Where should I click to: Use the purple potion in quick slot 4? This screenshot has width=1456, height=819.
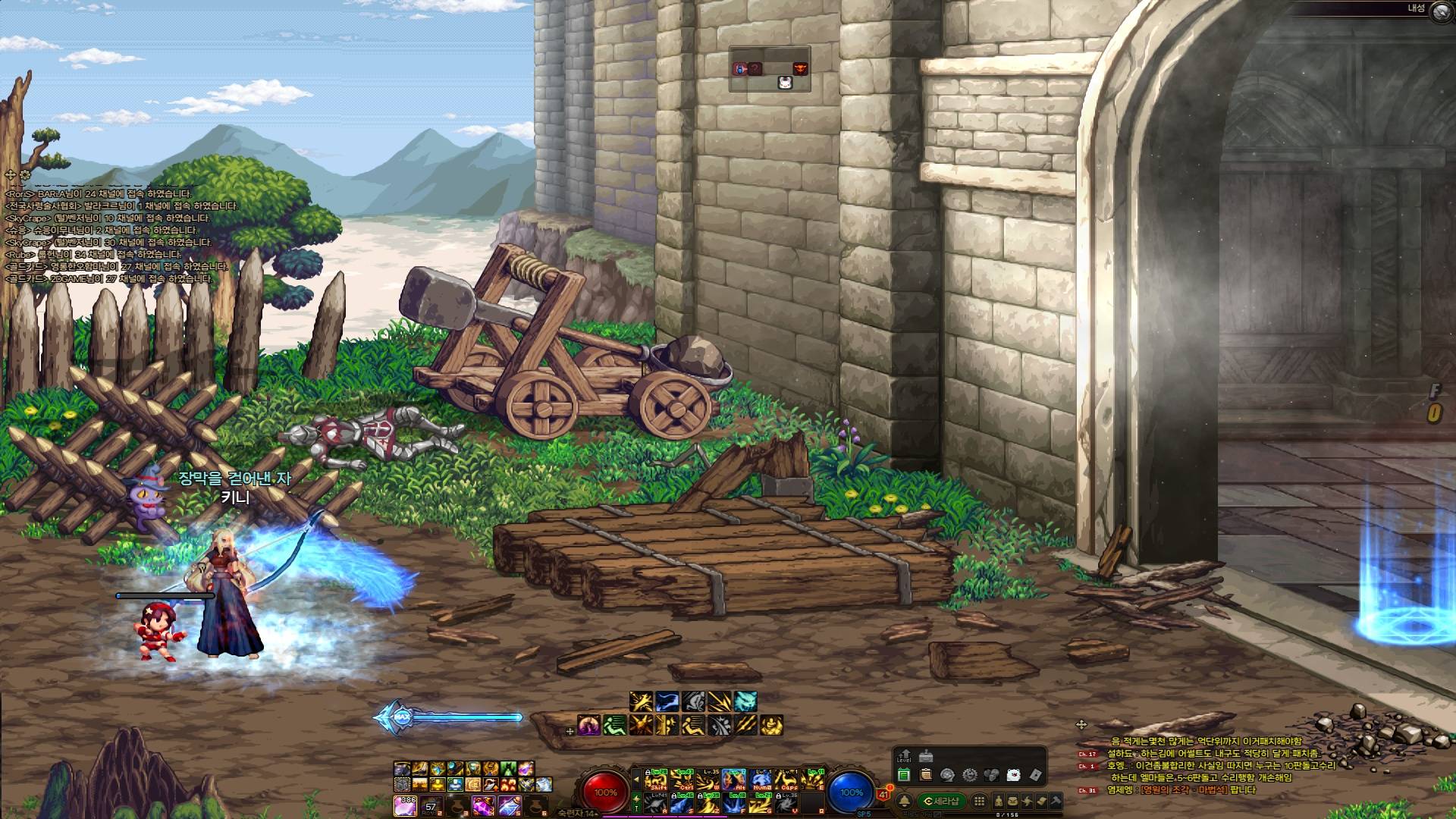[x=483, y=805]
